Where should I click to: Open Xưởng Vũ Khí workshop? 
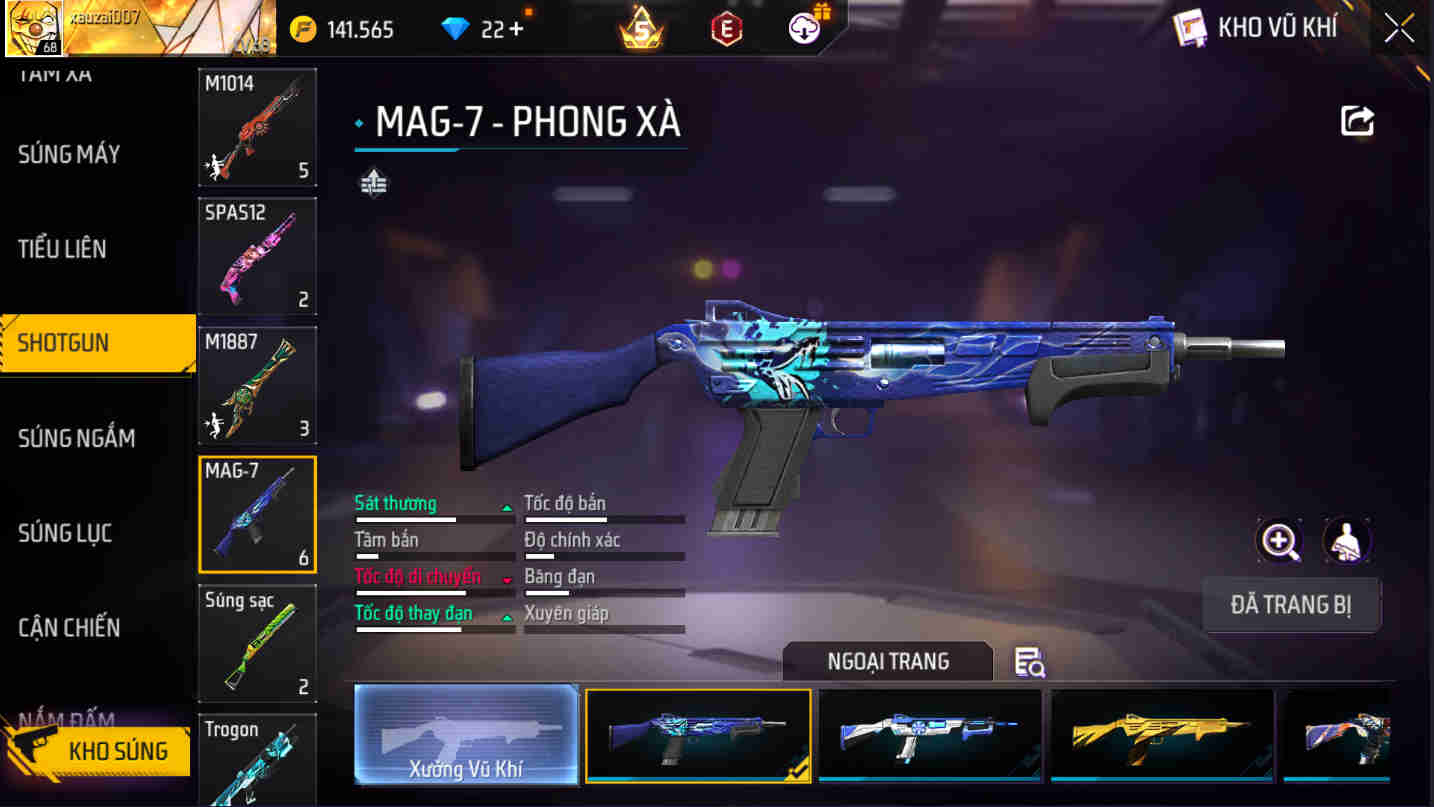pos(466,737)
